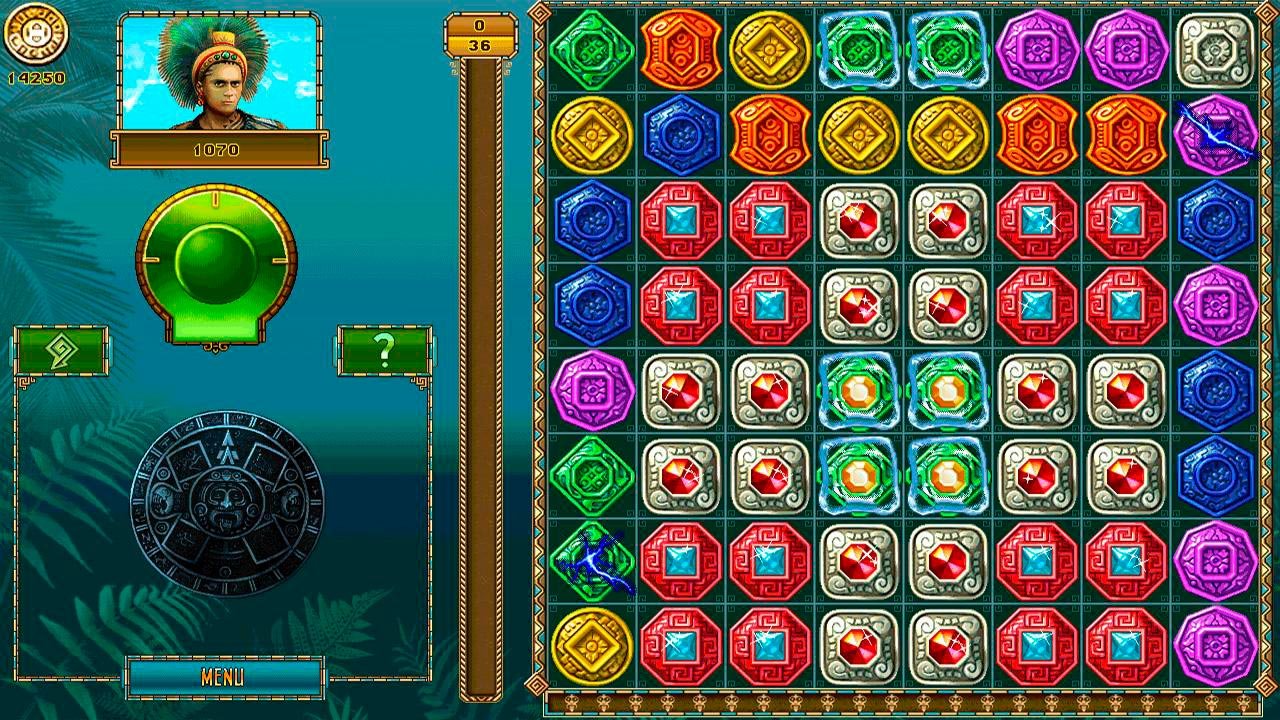Click the question mark hint button
This screenshot has height=720, width=1280.
(x=384, y=350)
